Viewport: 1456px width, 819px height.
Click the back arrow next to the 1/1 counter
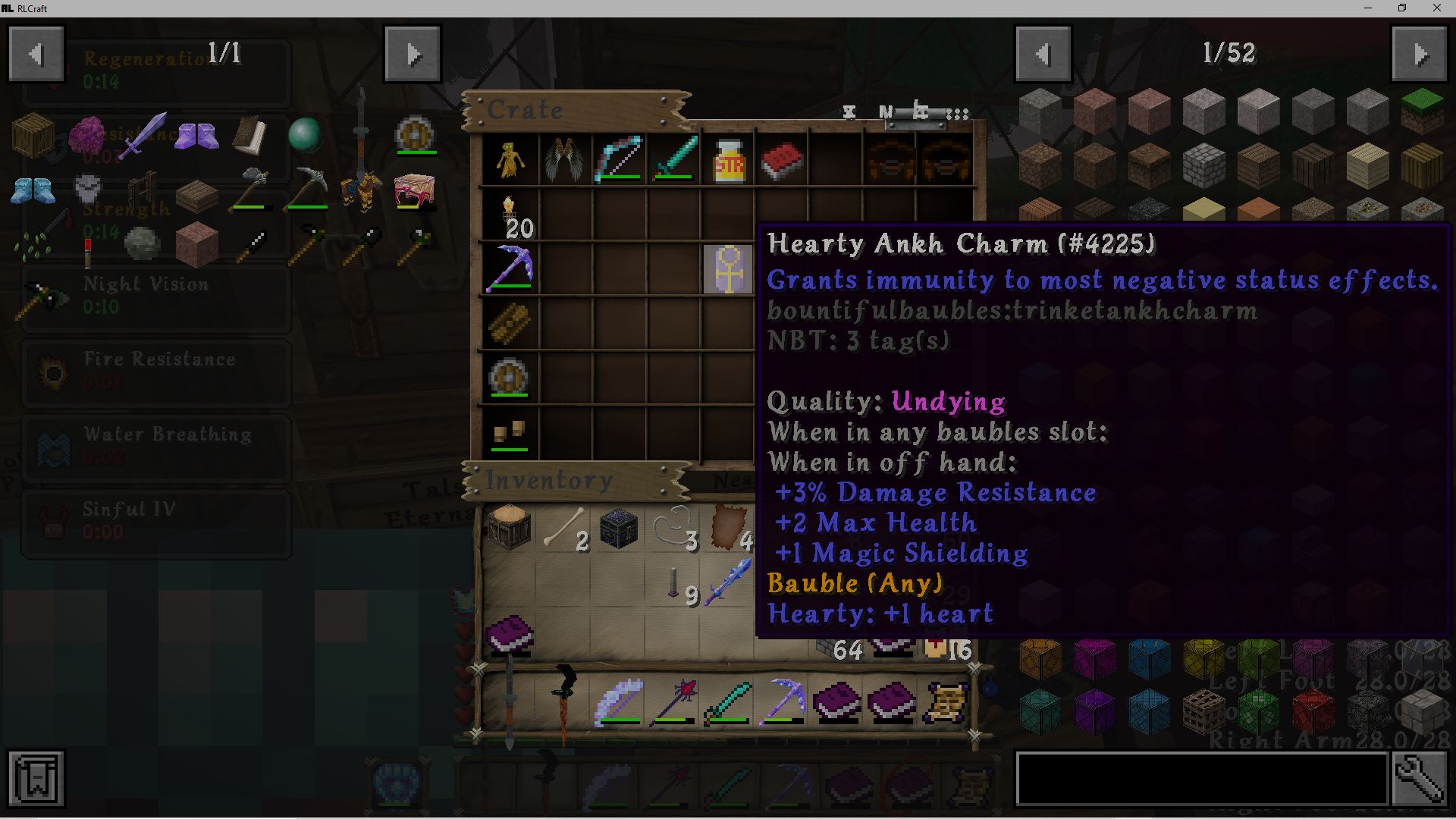click(36, 53)
